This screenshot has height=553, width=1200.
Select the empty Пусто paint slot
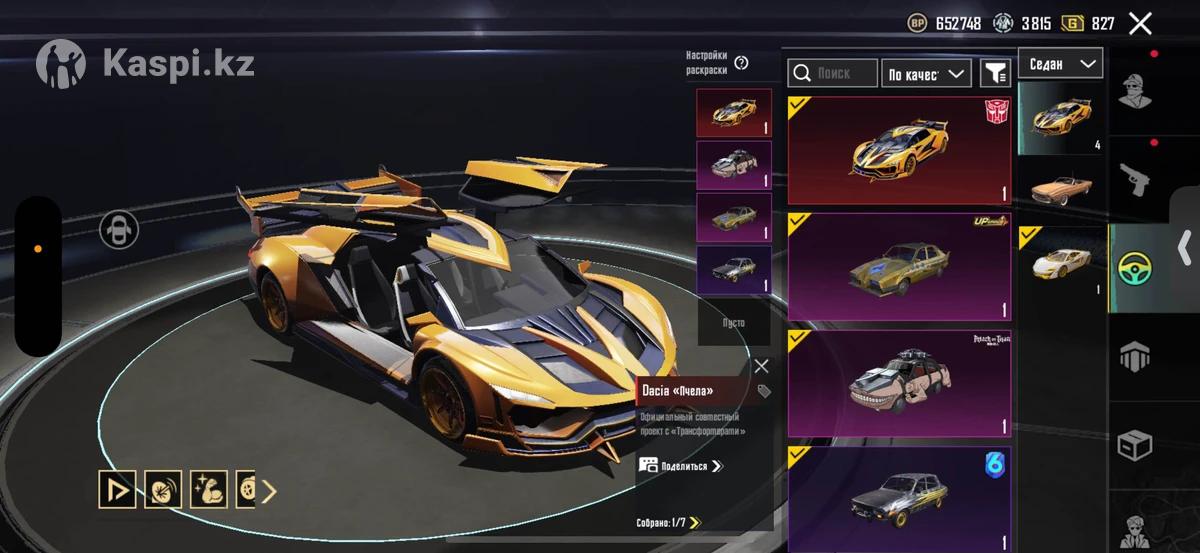[x=734, y=323]
